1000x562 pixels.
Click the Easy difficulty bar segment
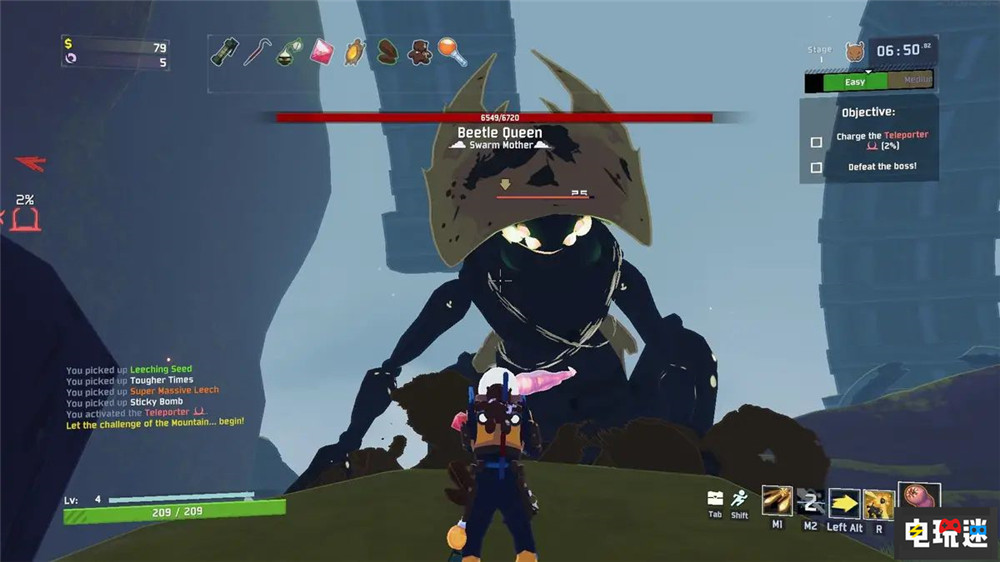853,82
